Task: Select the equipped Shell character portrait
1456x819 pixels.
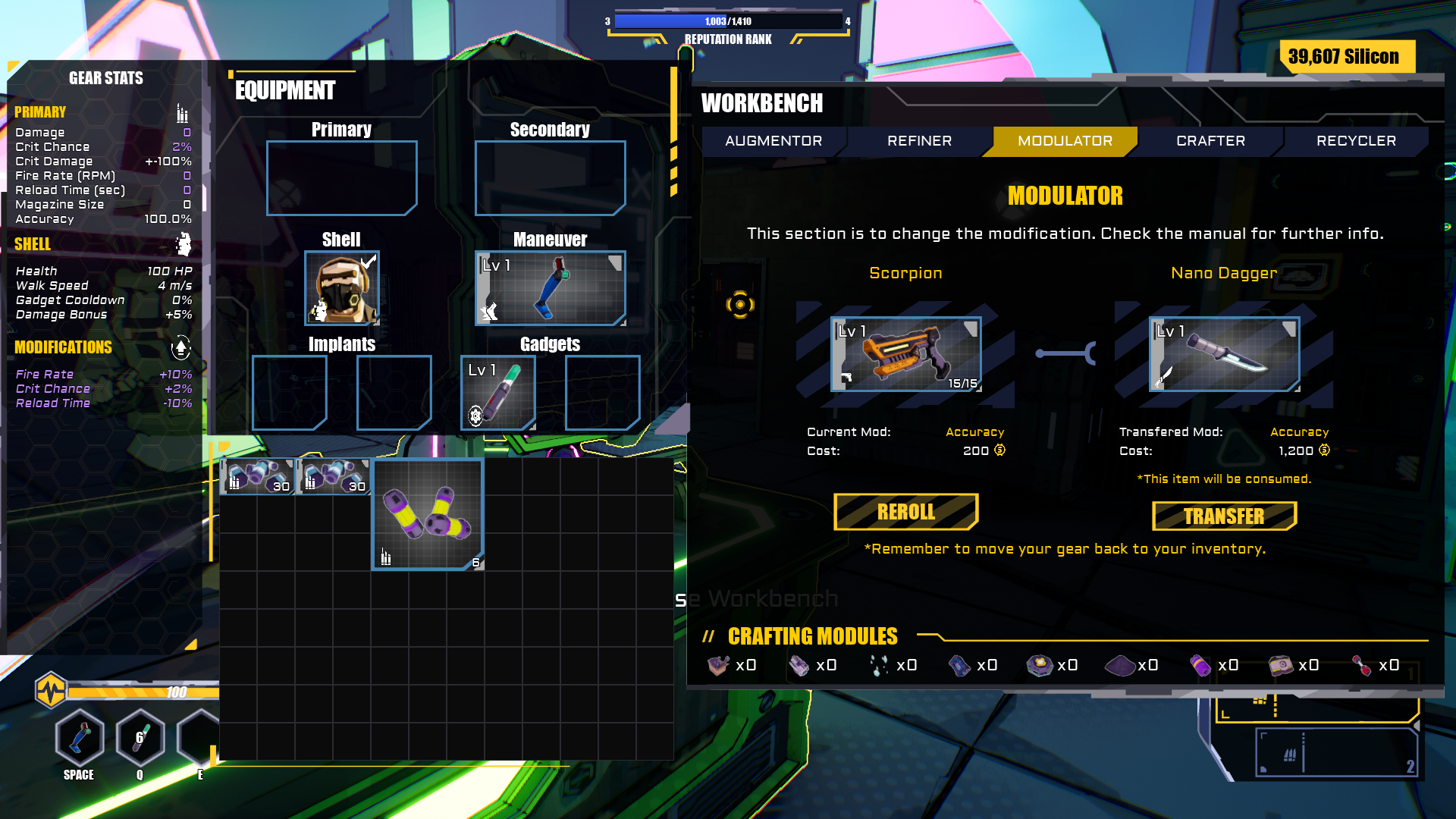Action: point(342,289)
